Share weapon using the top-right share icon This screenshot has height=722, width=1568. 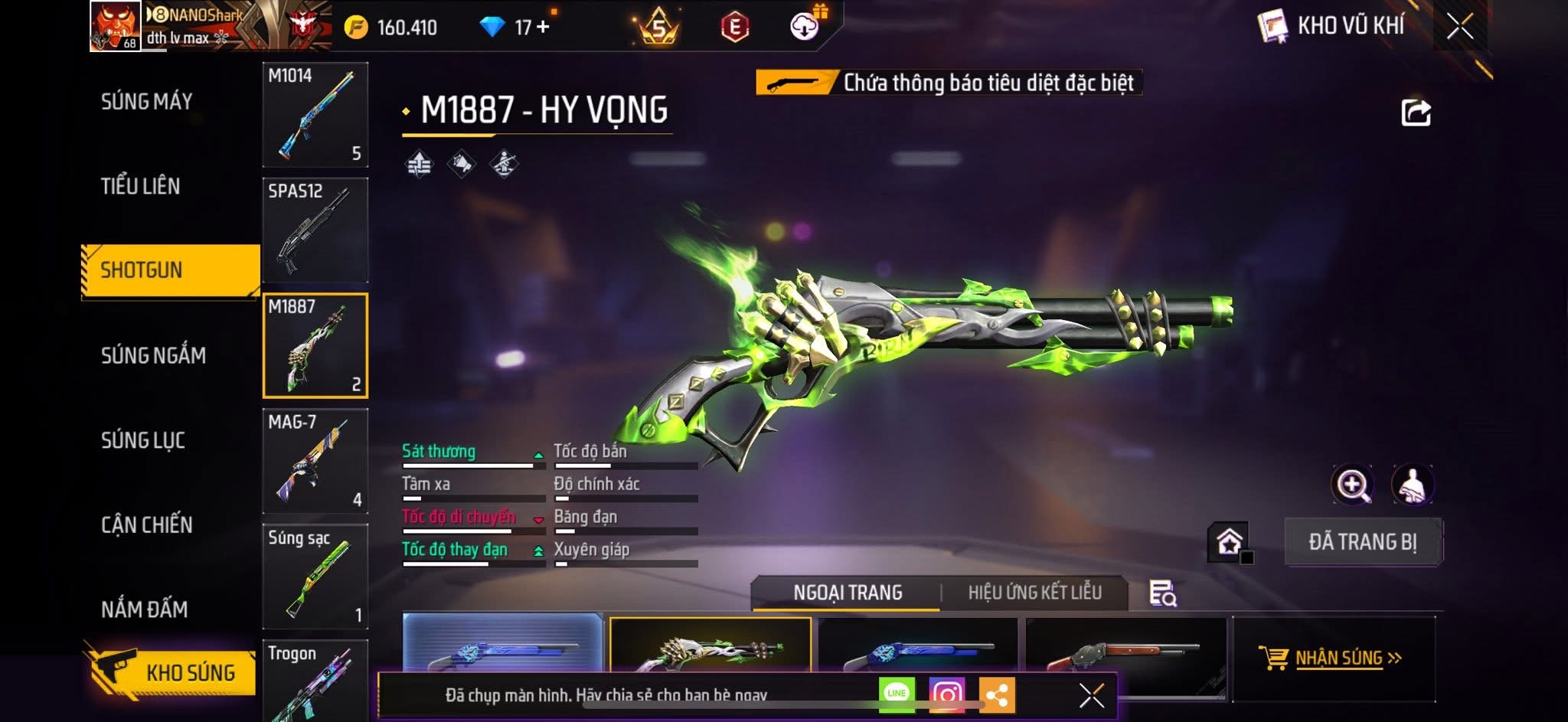(1416, 113)
